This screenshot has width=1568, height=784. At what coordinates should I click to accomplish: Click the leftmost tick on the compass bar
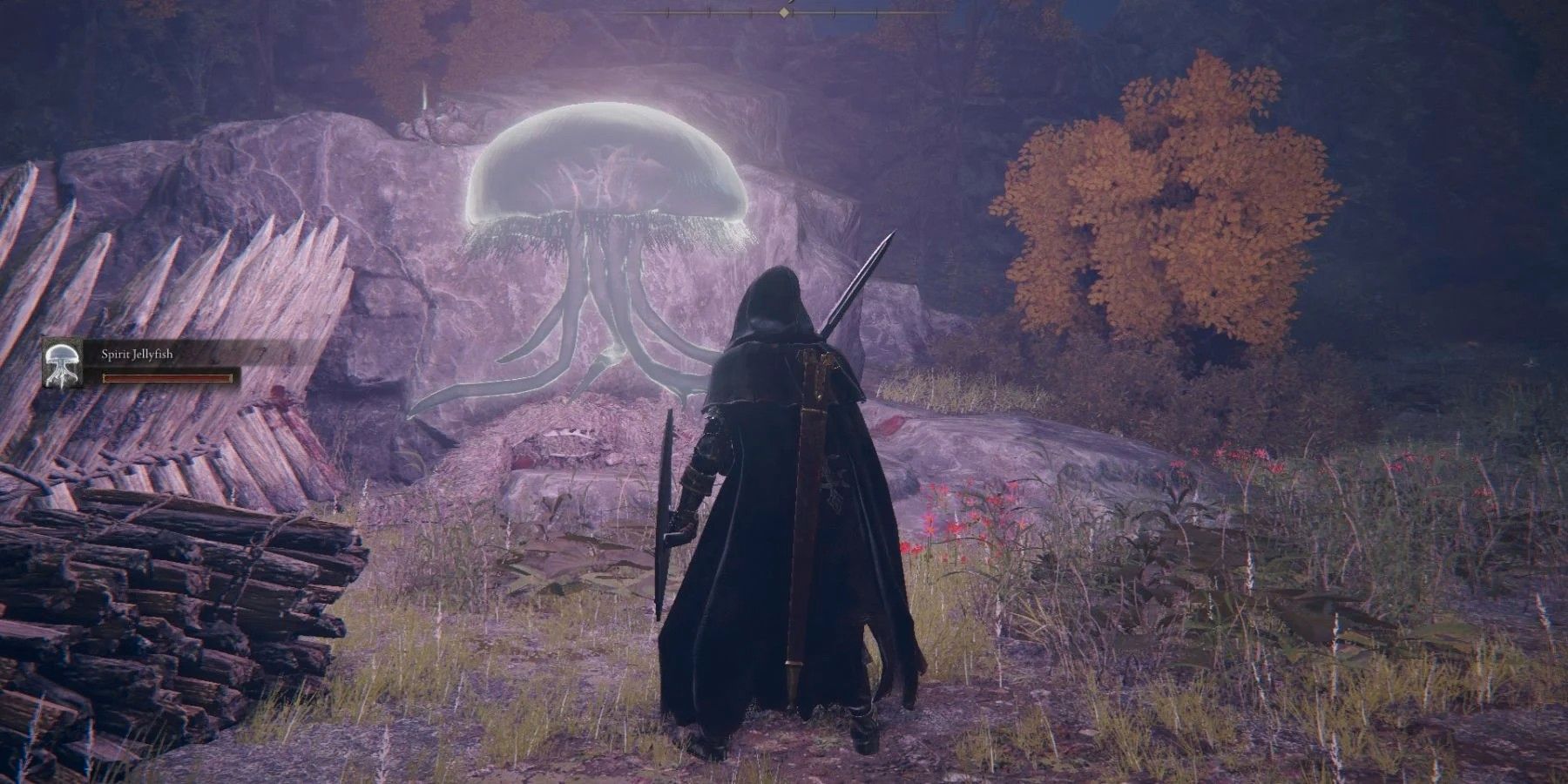coord(668,11)
